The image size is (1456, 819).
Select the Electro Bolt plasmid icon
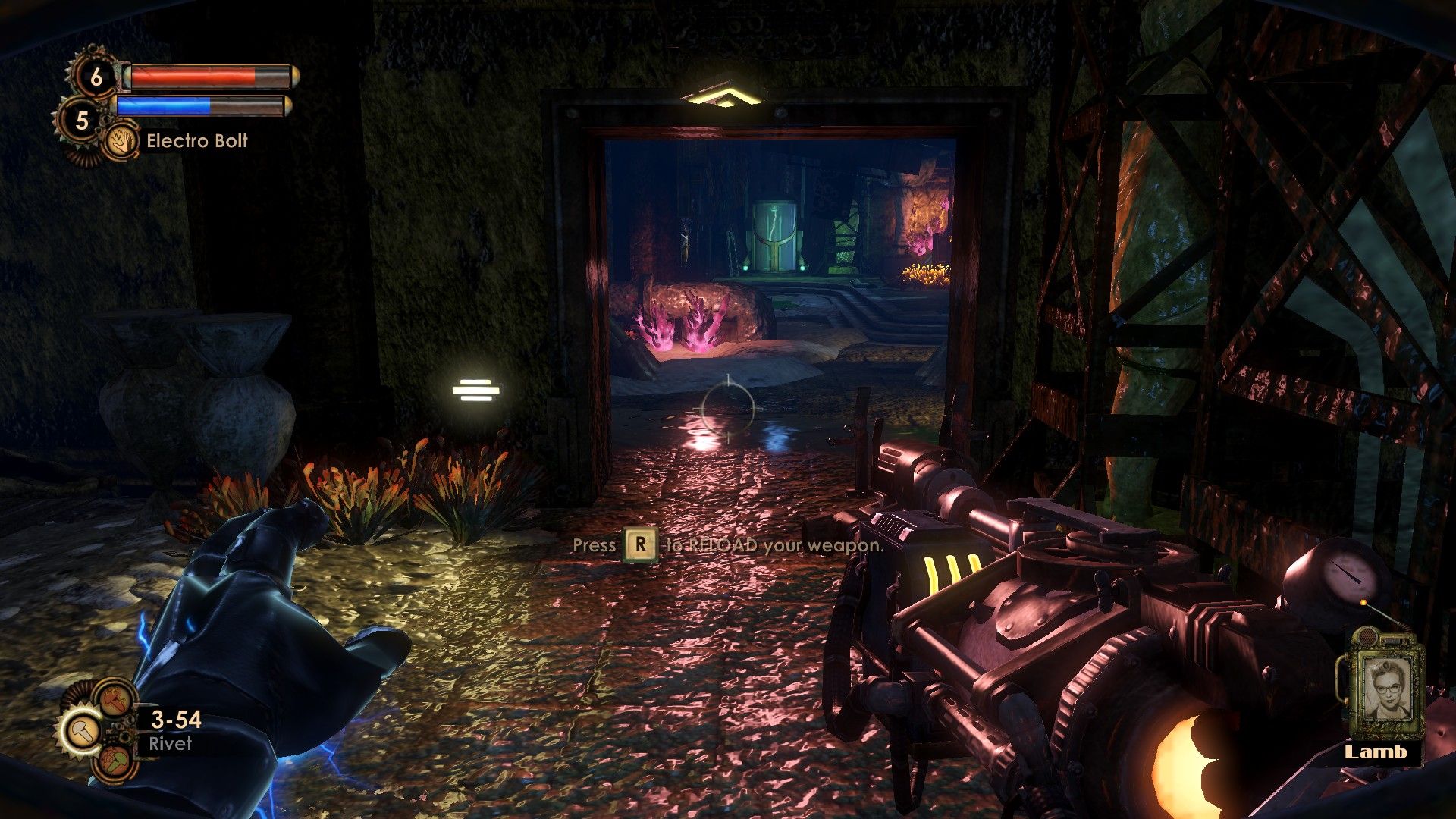[x=121, y=141]
